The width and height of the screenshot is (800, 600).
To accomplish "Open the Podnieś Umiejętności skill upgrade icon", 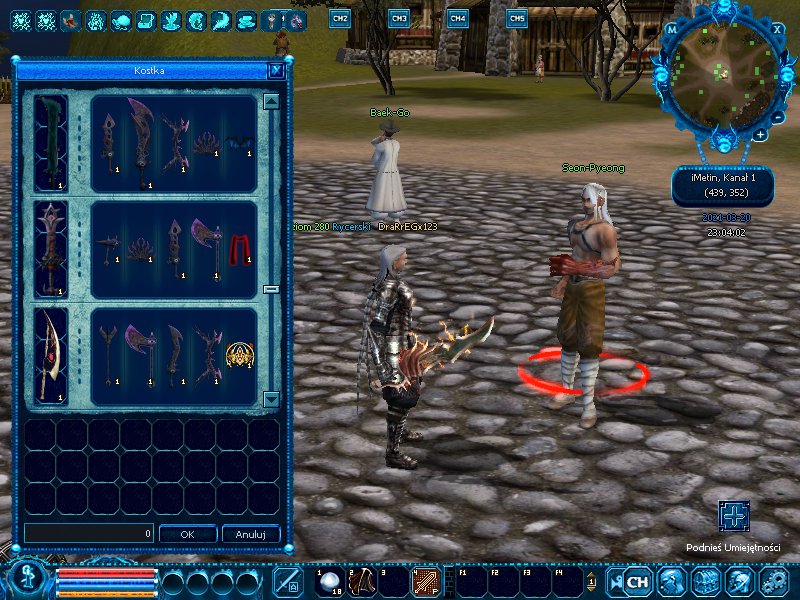I will (734, 516).
